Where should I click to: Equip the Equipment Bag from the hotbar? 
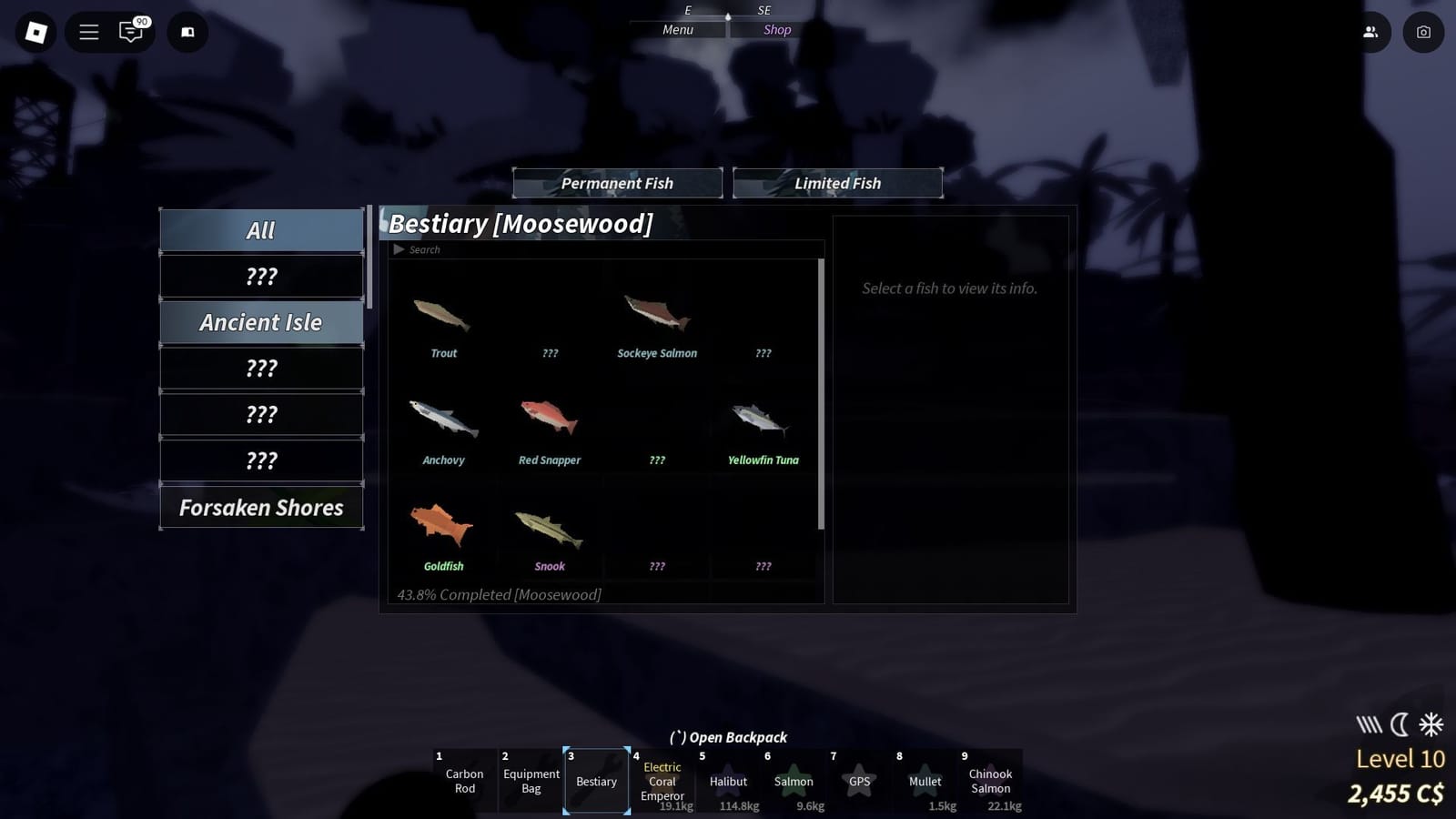(x=531, y=781)
